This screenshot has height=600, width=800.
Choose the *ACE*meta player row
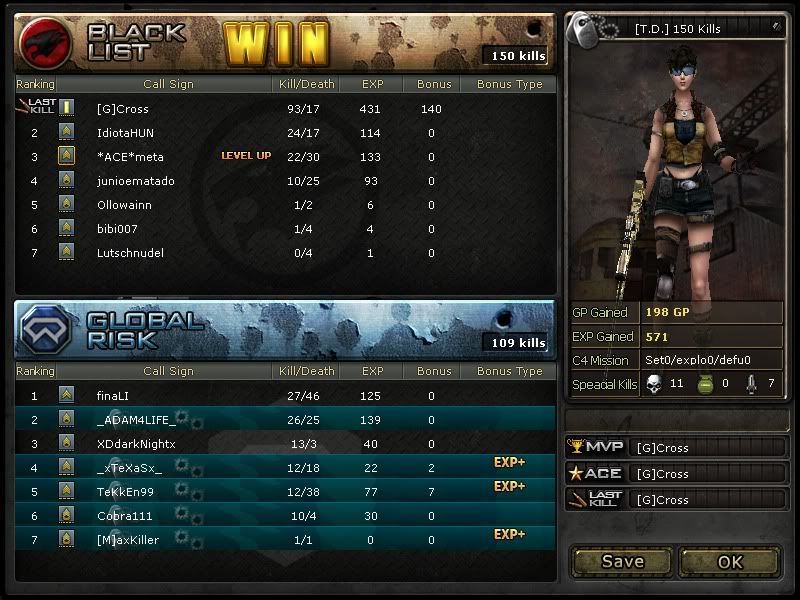[130, 157]
